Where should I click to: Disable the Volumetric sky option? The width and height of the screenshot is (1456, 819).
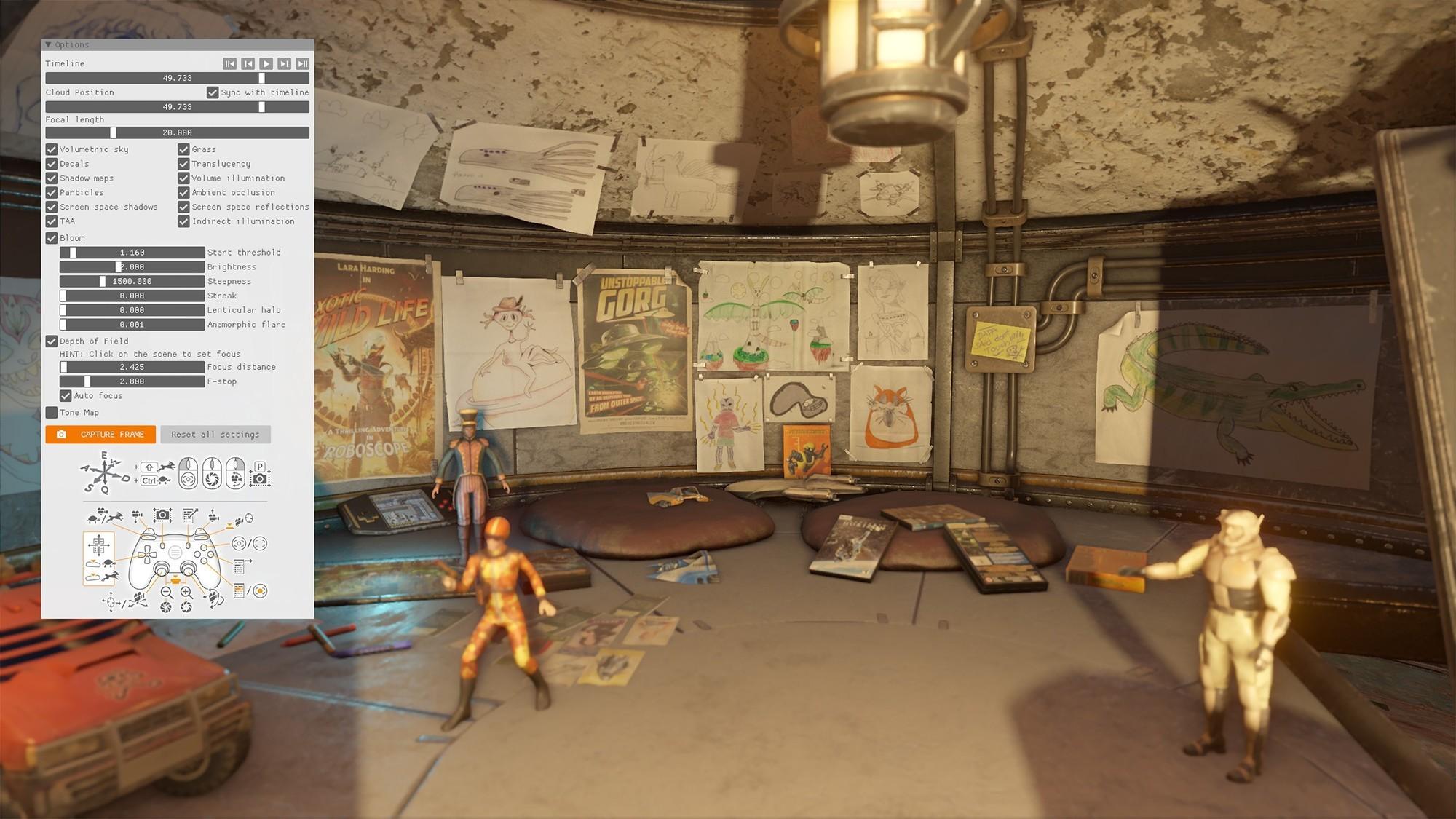tap(52, 149)
